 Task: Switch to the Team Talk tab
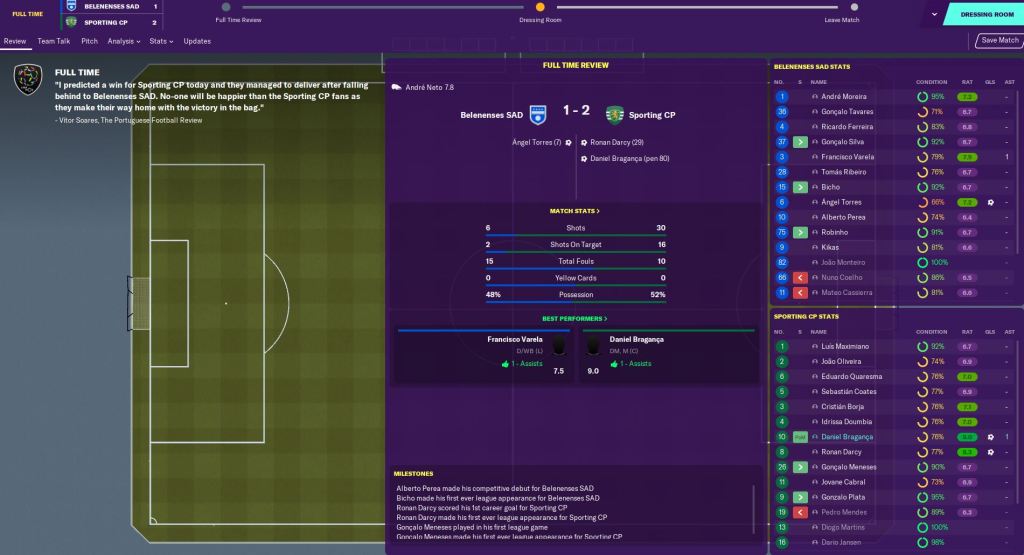click(x=54, y=41)
